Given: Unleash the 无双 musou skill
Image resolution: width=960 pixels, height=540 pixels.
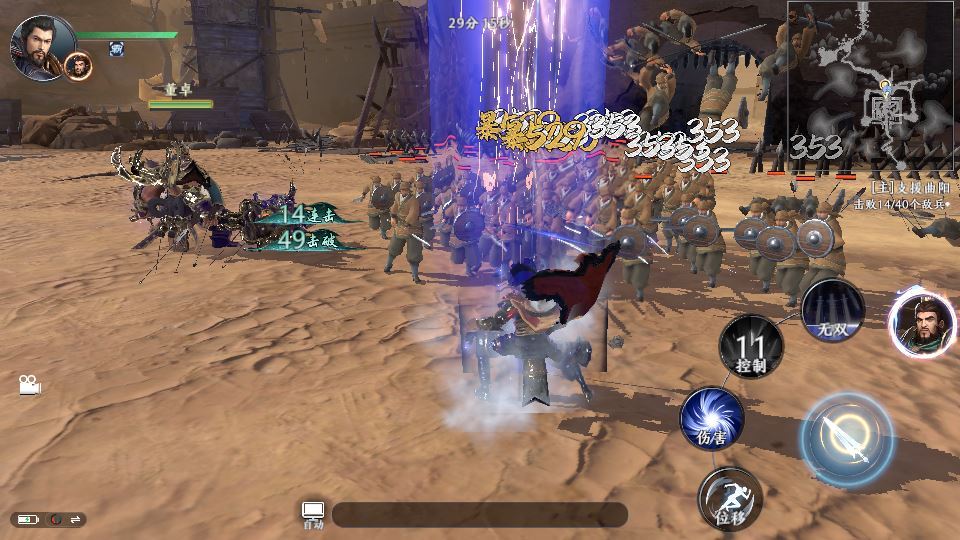Looking at the screenshot, I should (832, 310).
